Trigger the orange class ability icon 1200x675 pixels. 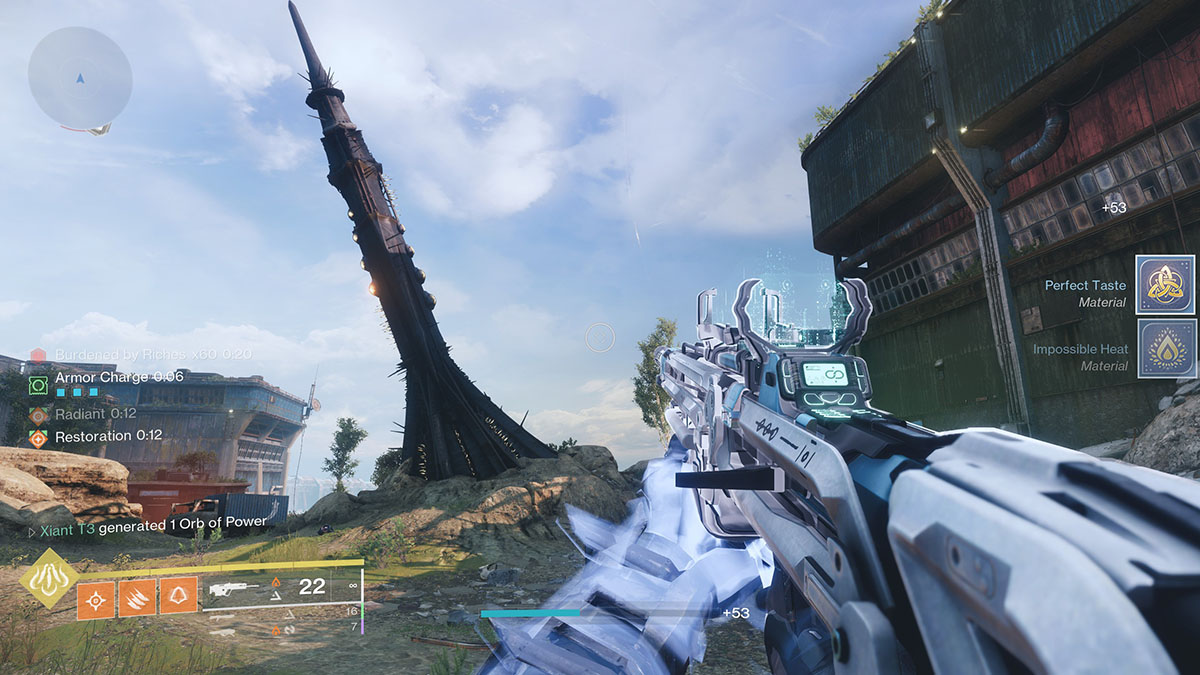click(178, 598)
